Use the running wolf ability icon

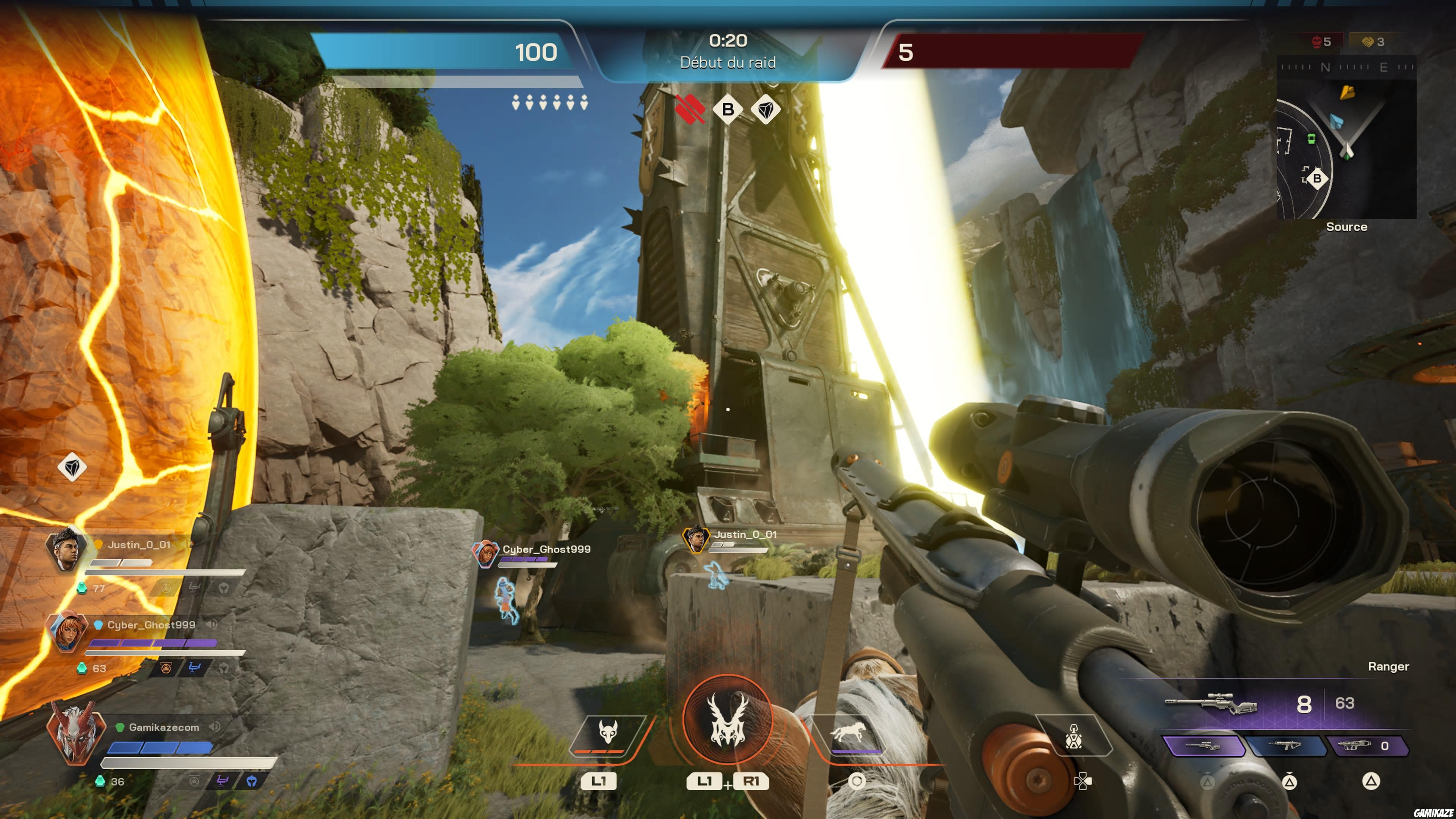[x=847, y=733]
